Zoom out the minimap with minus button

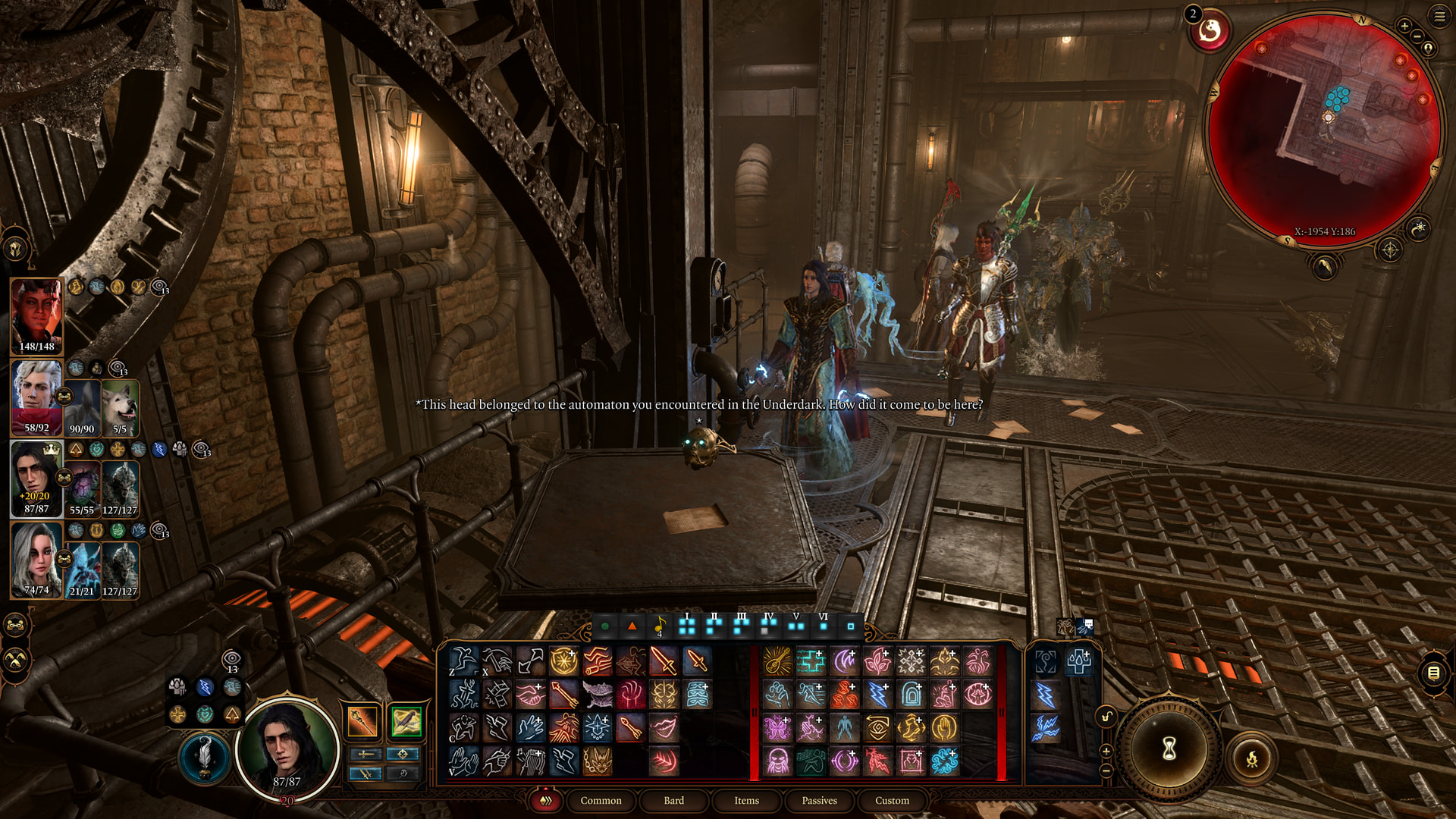tap(1417, 36)
